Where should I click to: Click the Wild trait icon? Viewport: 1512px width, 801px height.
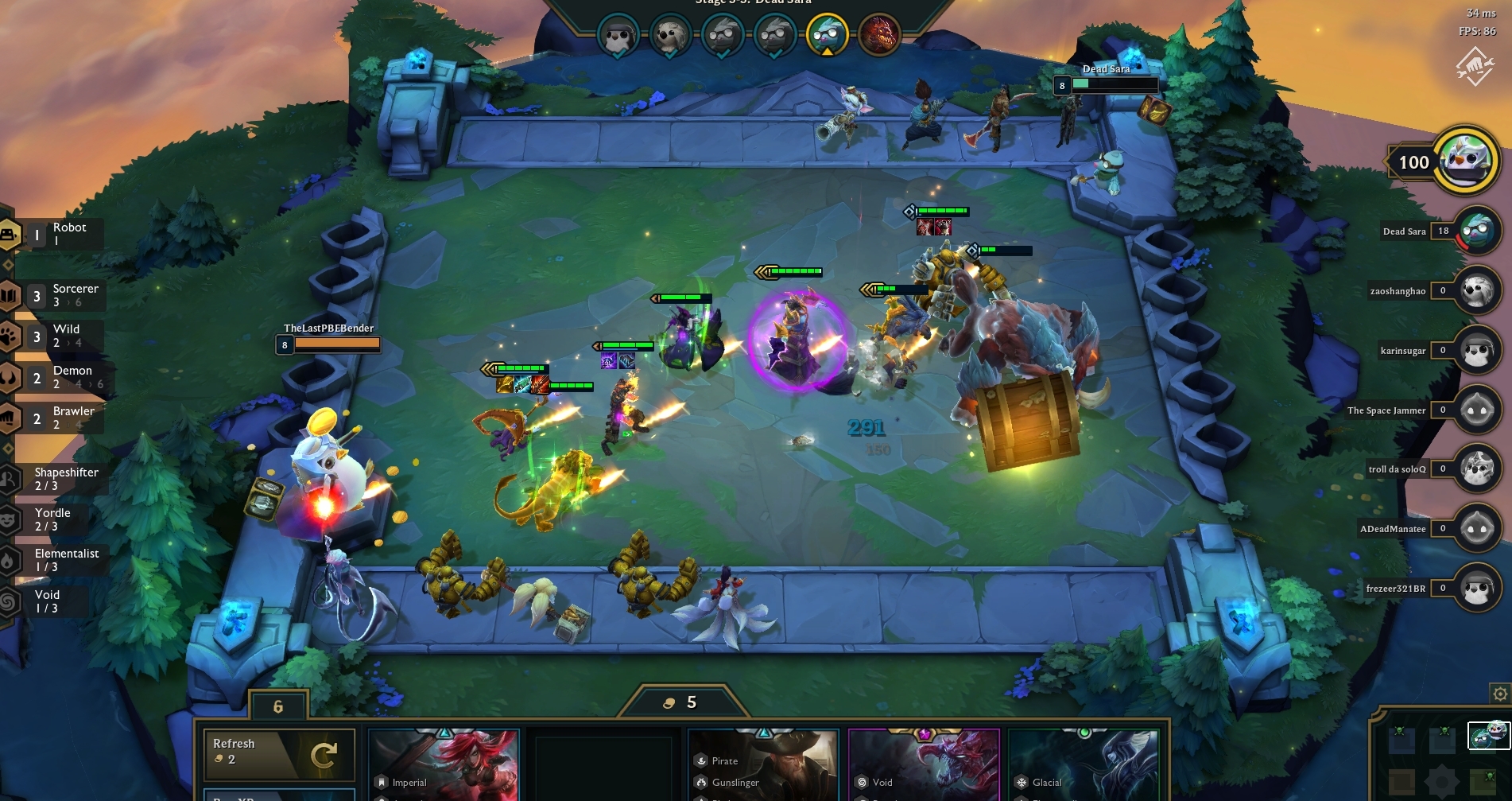point(10,336)
